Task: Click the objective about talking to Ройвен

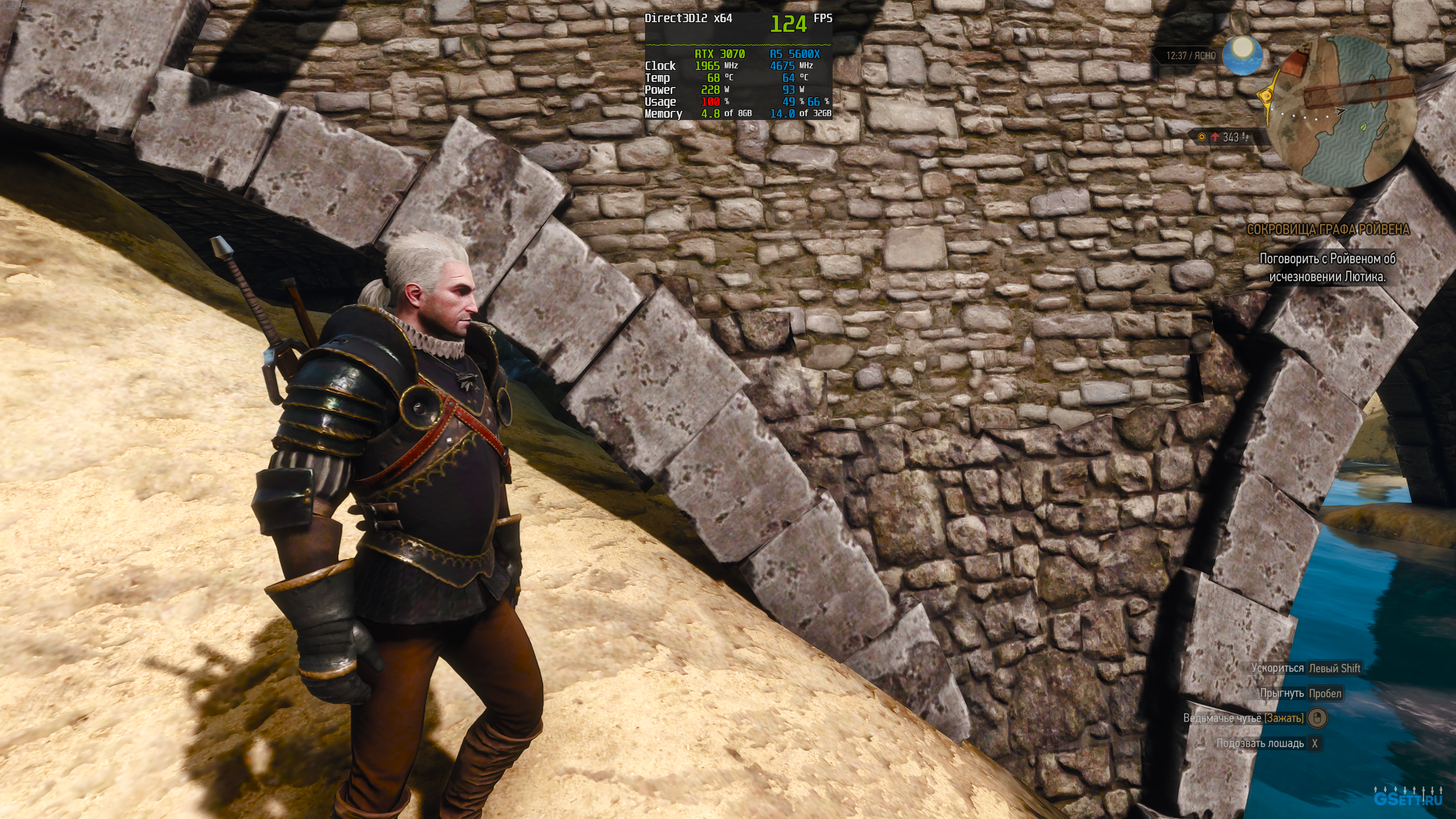Action: [x=1327, y=268]
